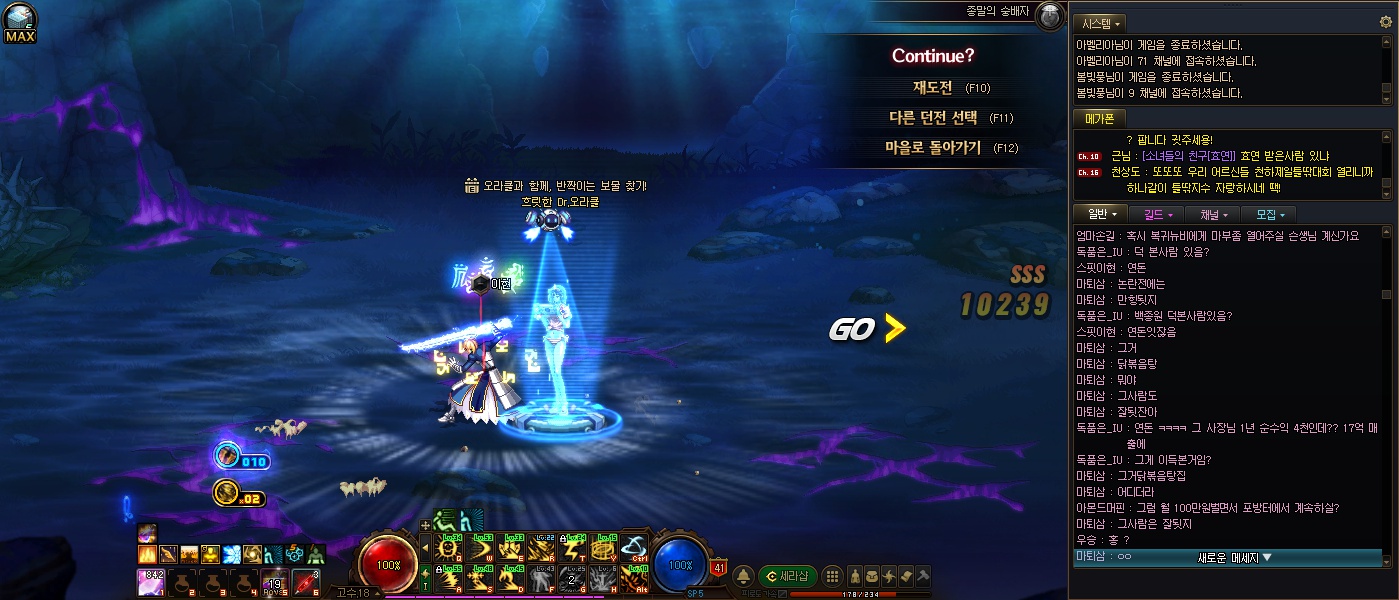This screenshot has width=1399, height=600.
Task: Switch to the 채널 chat tab
Action: 1213,214
